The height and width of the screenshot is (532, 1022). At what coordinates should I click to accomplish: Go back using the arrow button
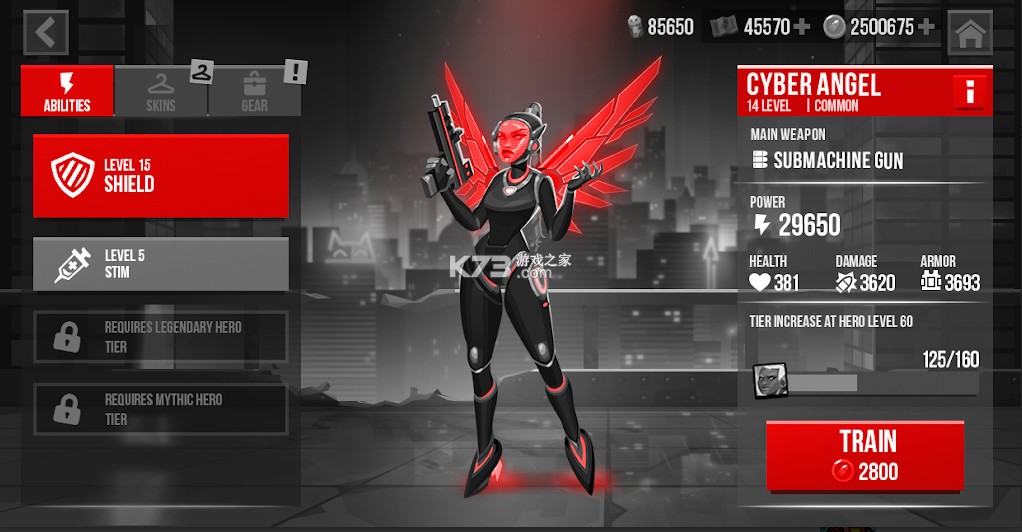pyautogui.click(x=45, y=33)
